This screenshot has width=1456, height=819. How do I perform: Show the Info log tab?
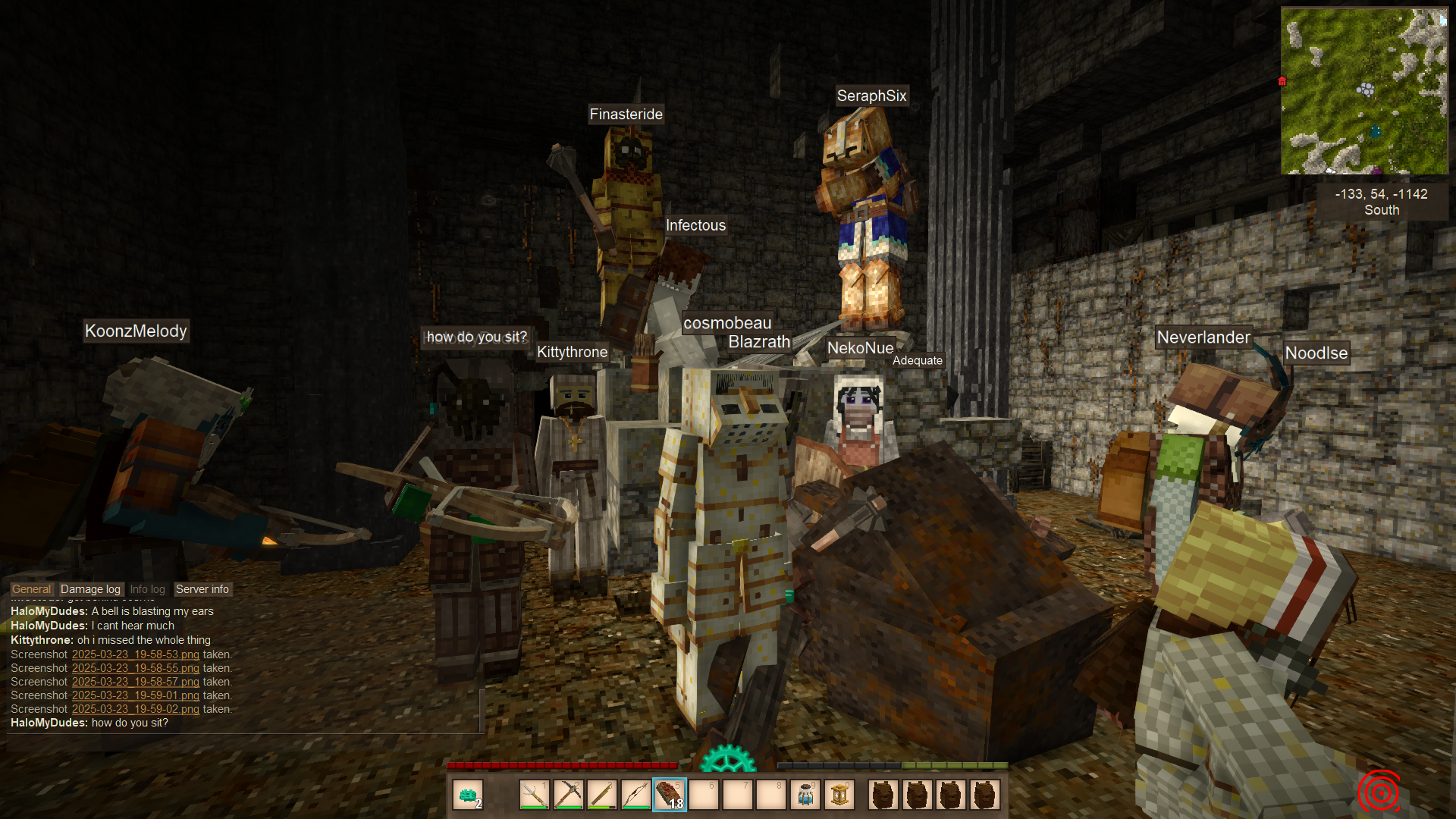click(x=147, y=589)
